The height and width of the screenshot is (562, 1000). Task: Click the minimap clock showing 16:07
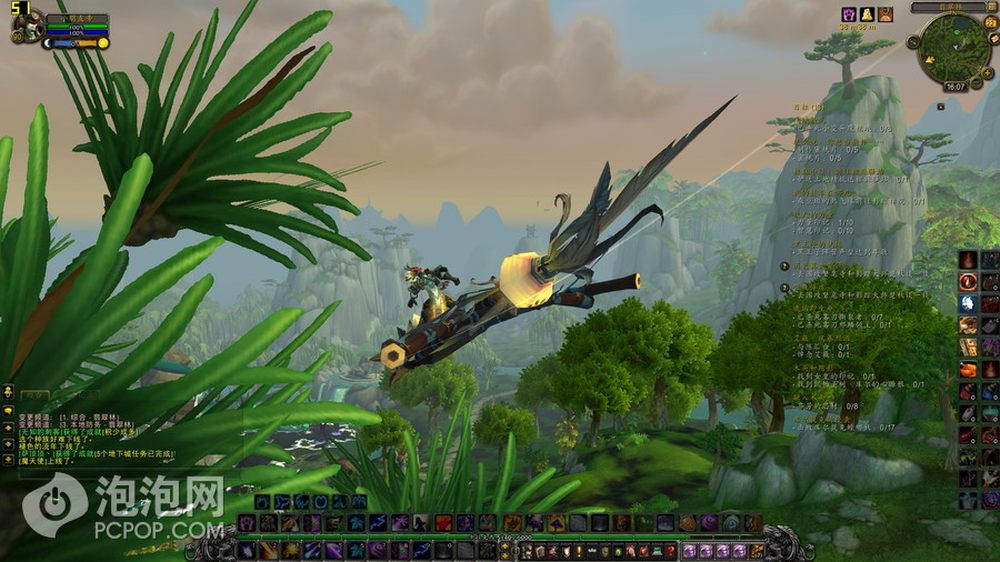pyautogui.click(x=955, y=87)
